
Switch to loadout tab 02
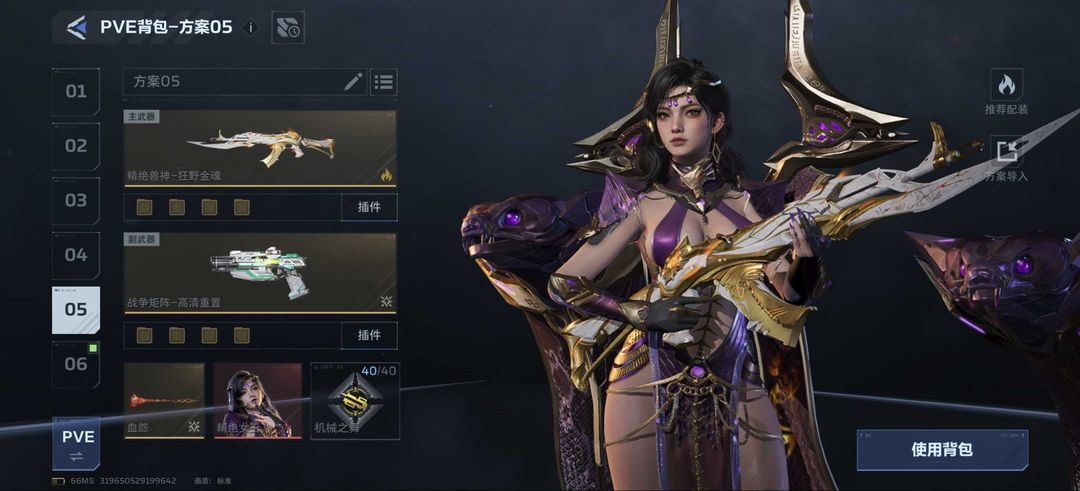(76, 146)
